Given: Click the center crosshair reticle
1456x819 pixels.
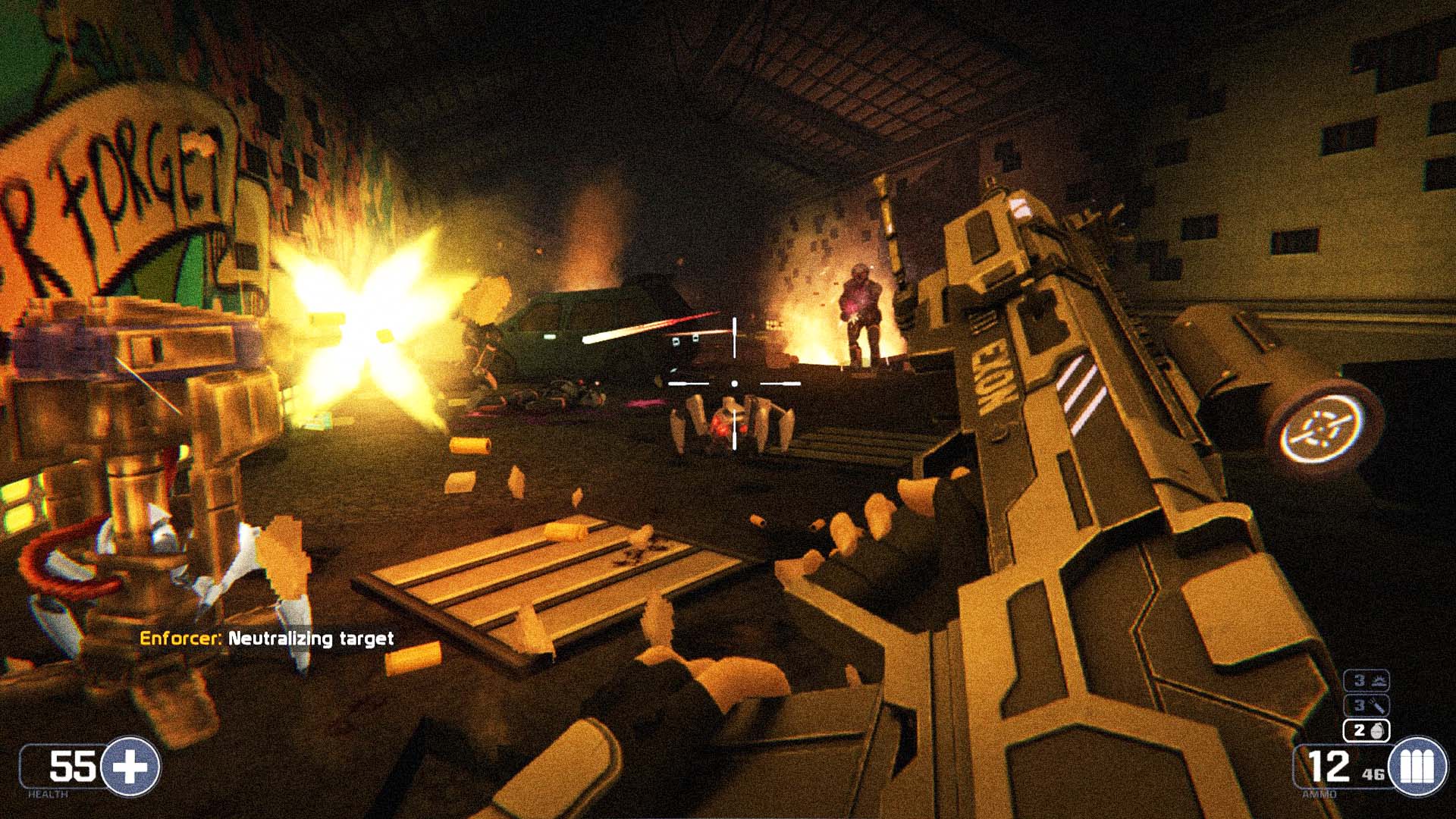Looking at the screenshot, I should [734, 382].
